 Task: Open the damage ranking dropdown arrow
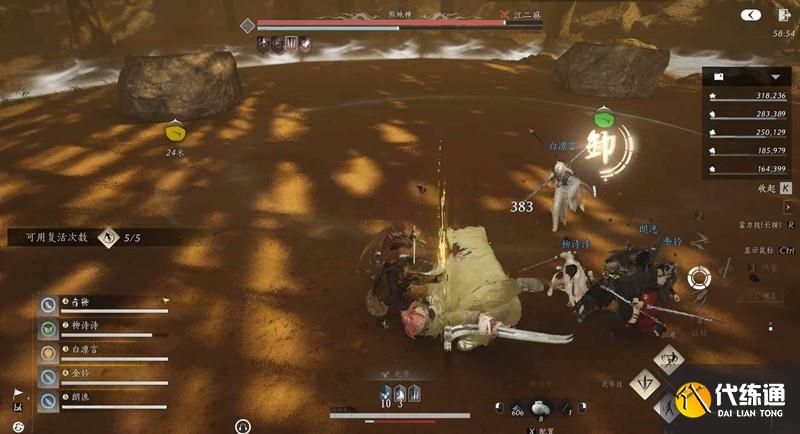coord(774,76)
